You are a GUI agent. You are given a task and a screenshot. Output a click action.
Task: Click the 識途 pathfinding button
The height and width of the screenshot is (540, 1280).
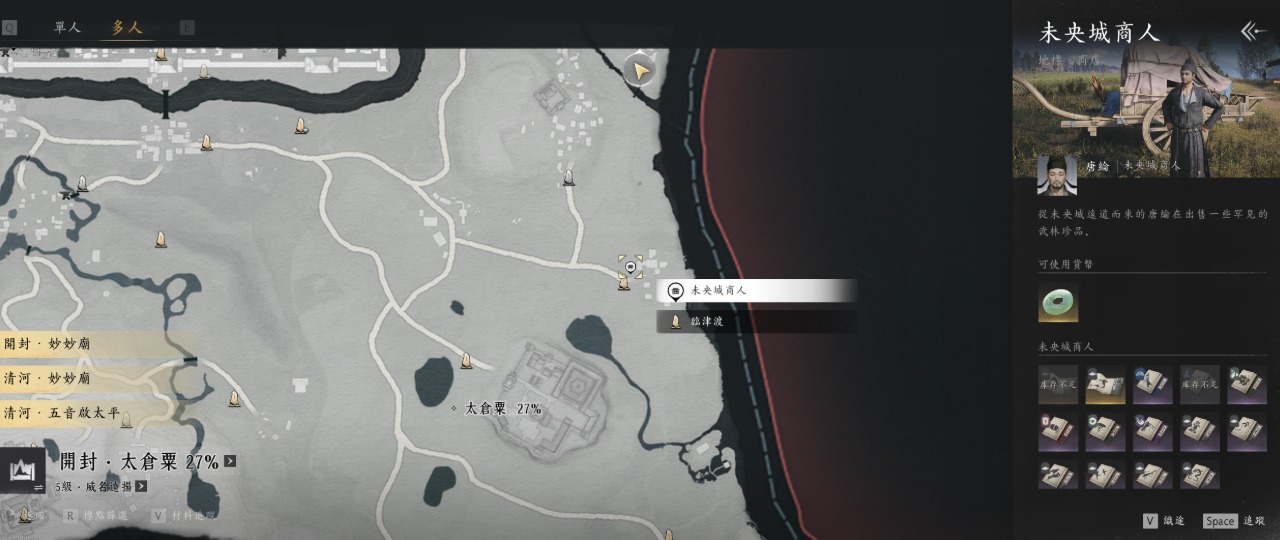[1164, 521]
